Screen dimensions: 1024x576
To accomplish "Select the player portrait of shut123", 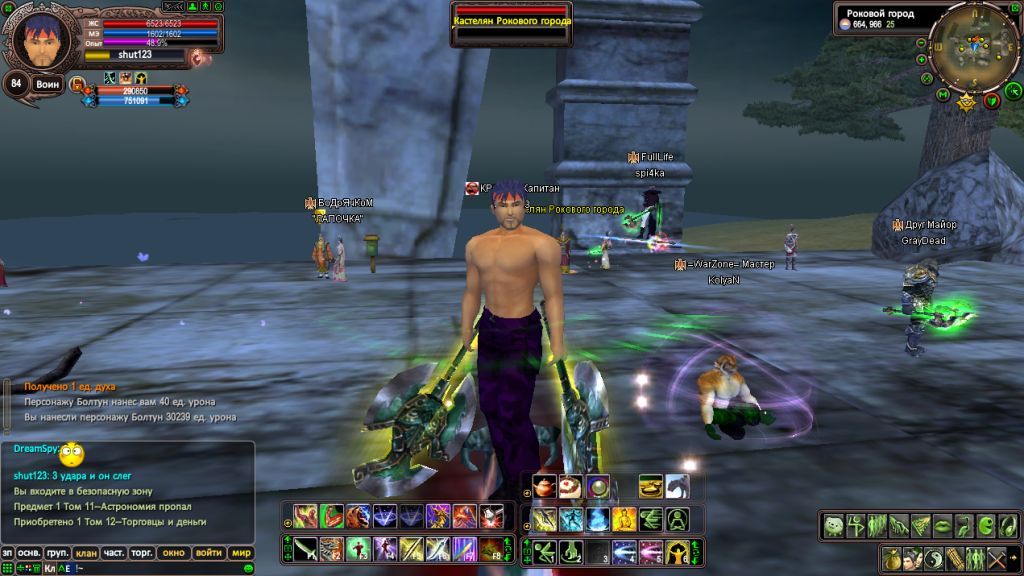I will [40, 40].
